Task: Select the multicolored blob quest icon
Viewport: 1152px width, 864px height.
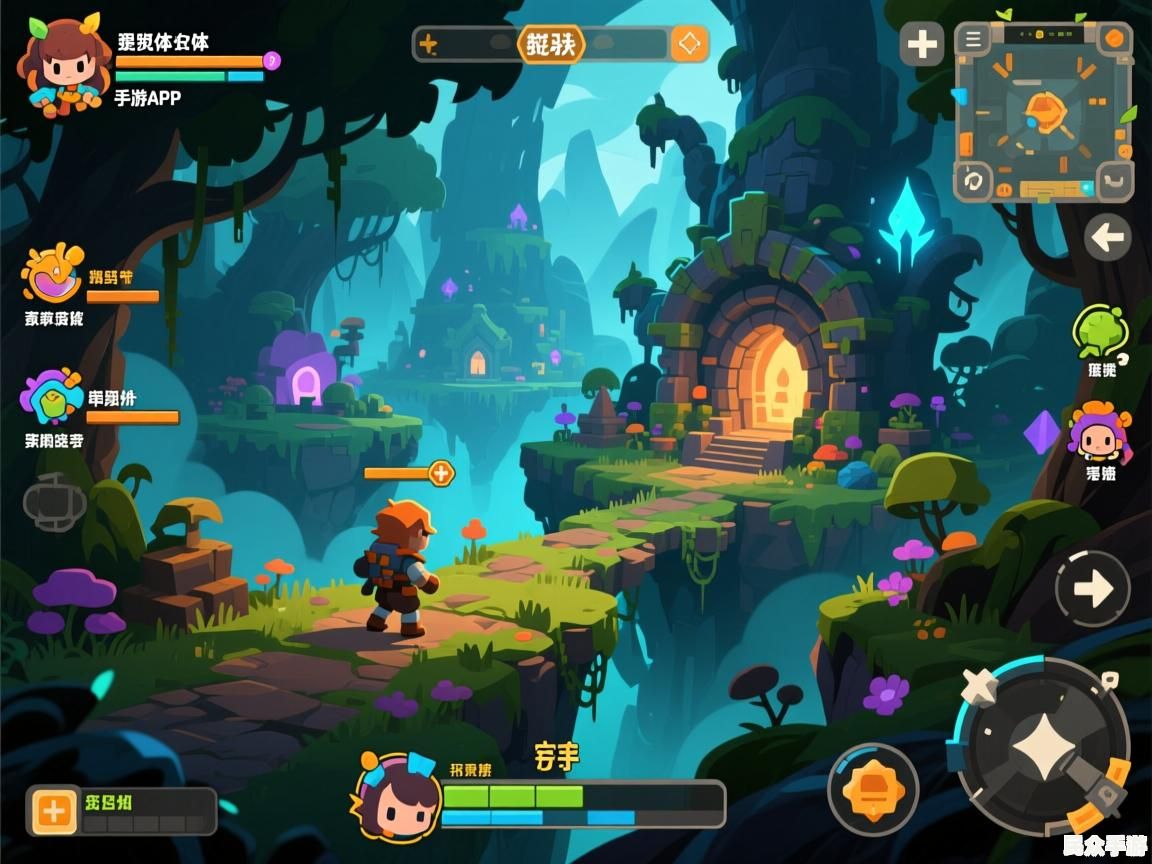Action: click(51, 397)
